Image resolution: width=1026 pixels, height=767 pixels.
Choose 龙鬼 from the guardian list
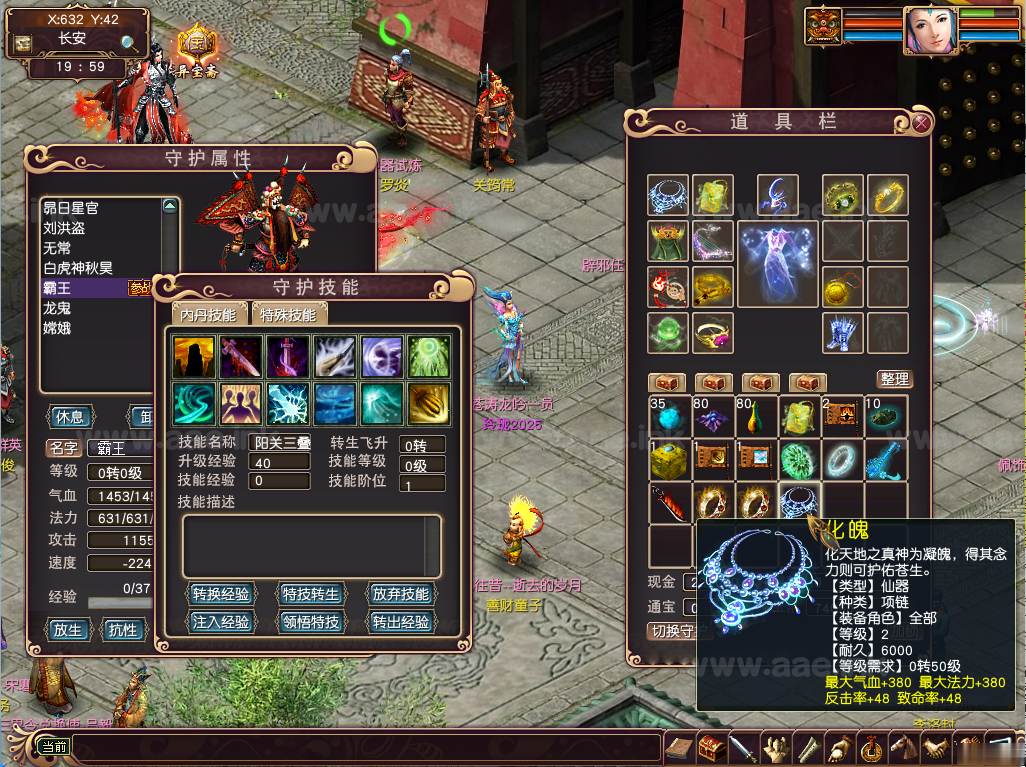click(57, 308)
